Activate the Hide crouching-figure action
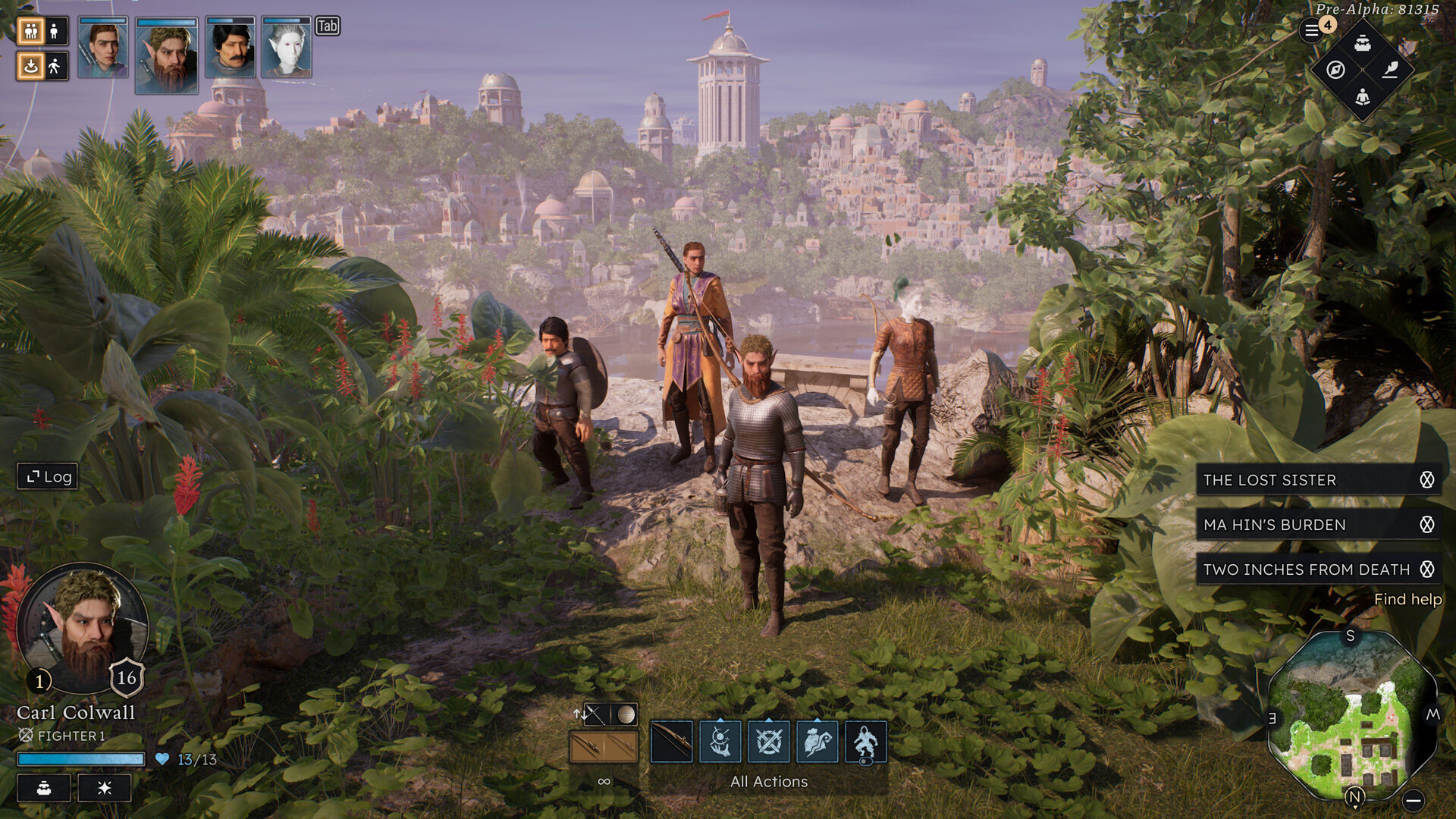This screenshot has height=819, width=1456. [x=866, y=742]
